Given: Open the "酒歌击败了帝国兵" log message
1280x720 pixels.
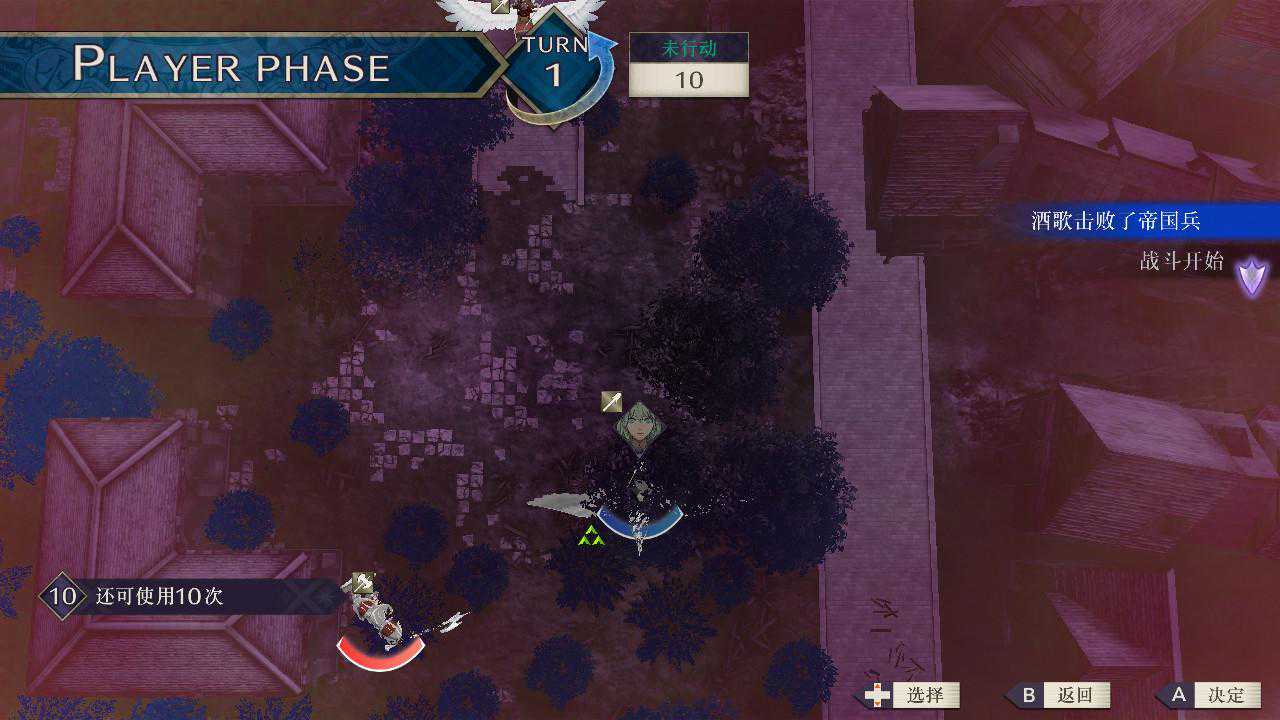Looking at the screenshot, I should [1115, 221].
